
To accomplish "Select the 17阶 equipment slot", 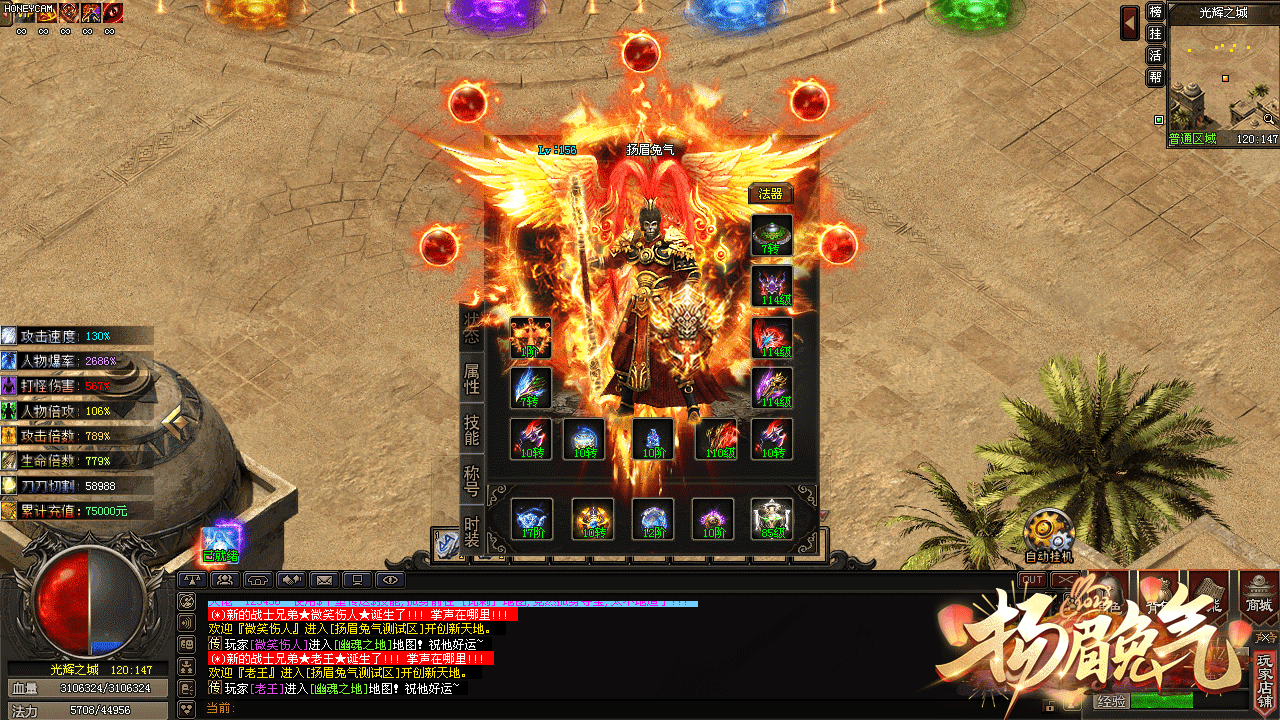I will (532, 519).
